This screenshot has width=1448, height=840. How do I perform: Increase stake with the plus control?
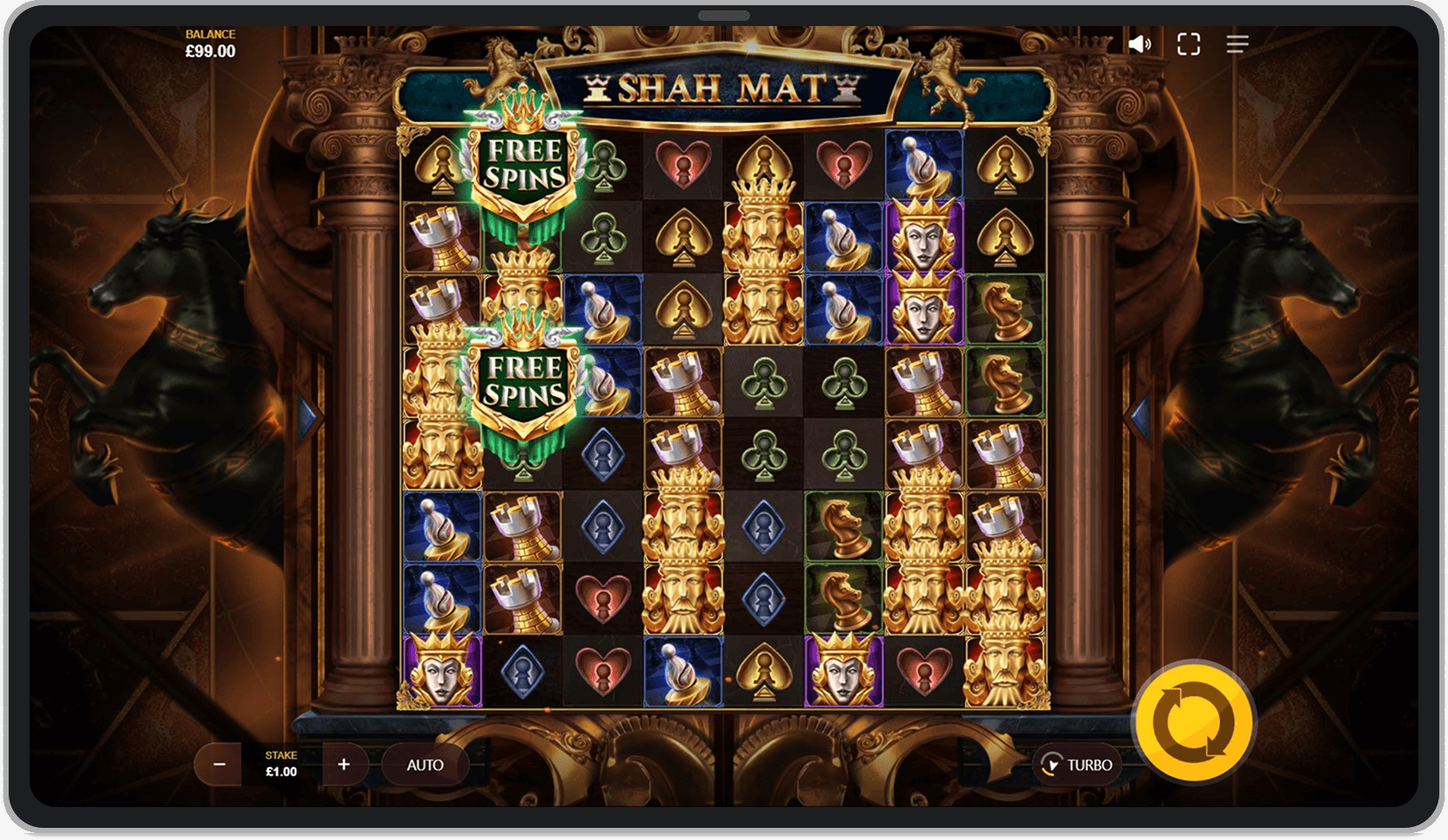[345, 765]
